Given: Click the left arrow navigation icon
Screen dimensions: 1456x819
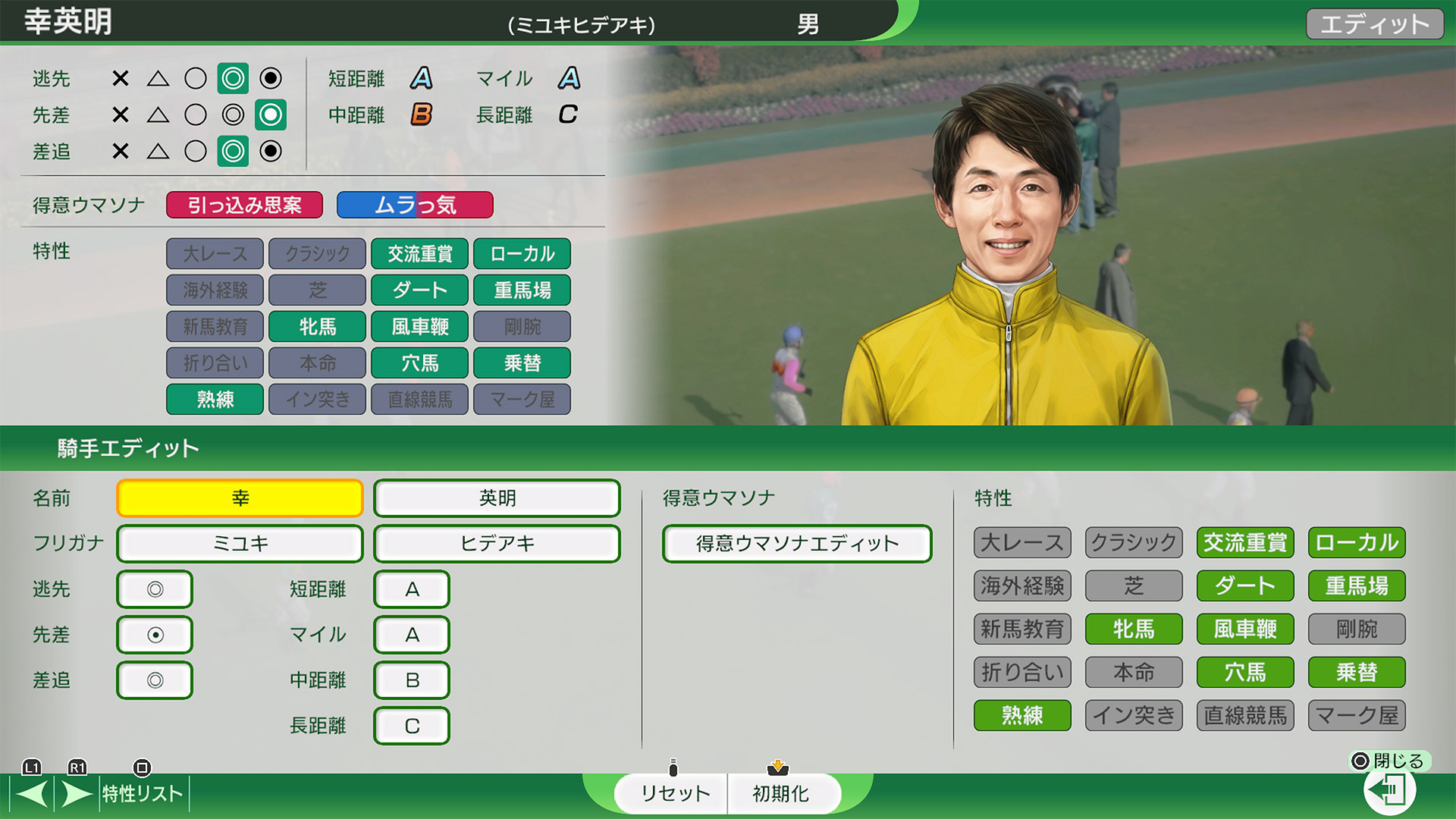Looking at the screenshot, I should 30,793.
